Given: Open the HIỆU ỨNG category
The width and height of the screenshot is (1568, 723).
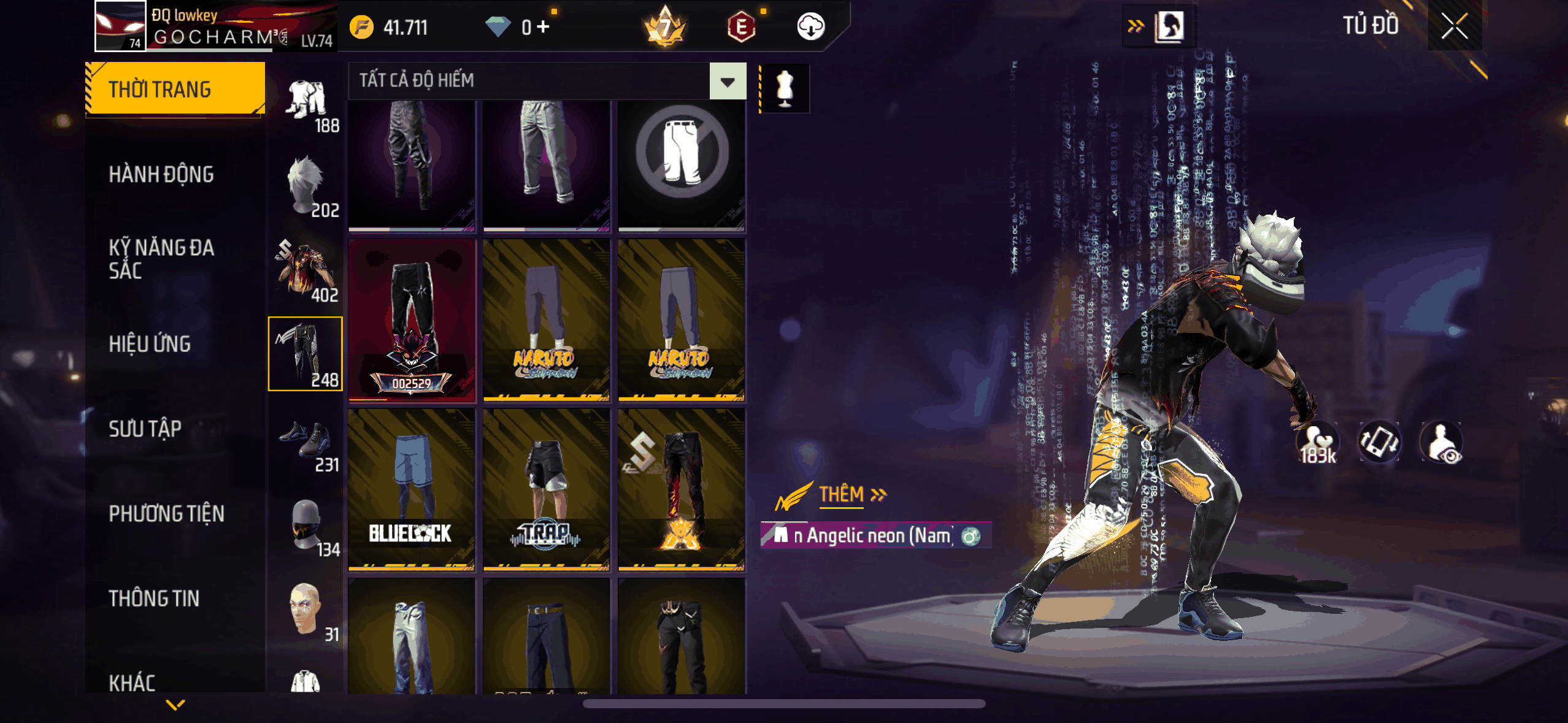Looking at the screenshot, I should pyautogui.click(x=150, y=344).
